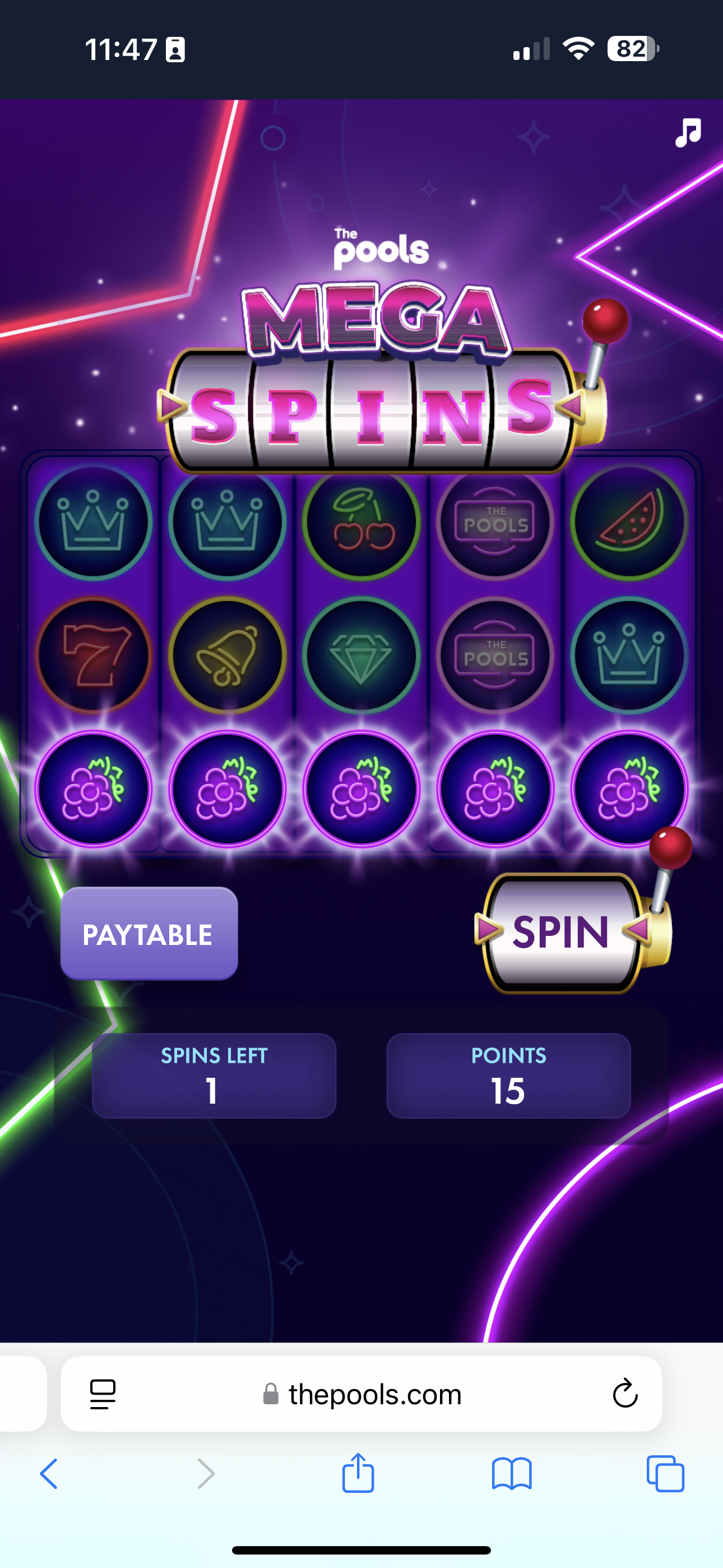Click the reload icon in the address bar

624,1395
